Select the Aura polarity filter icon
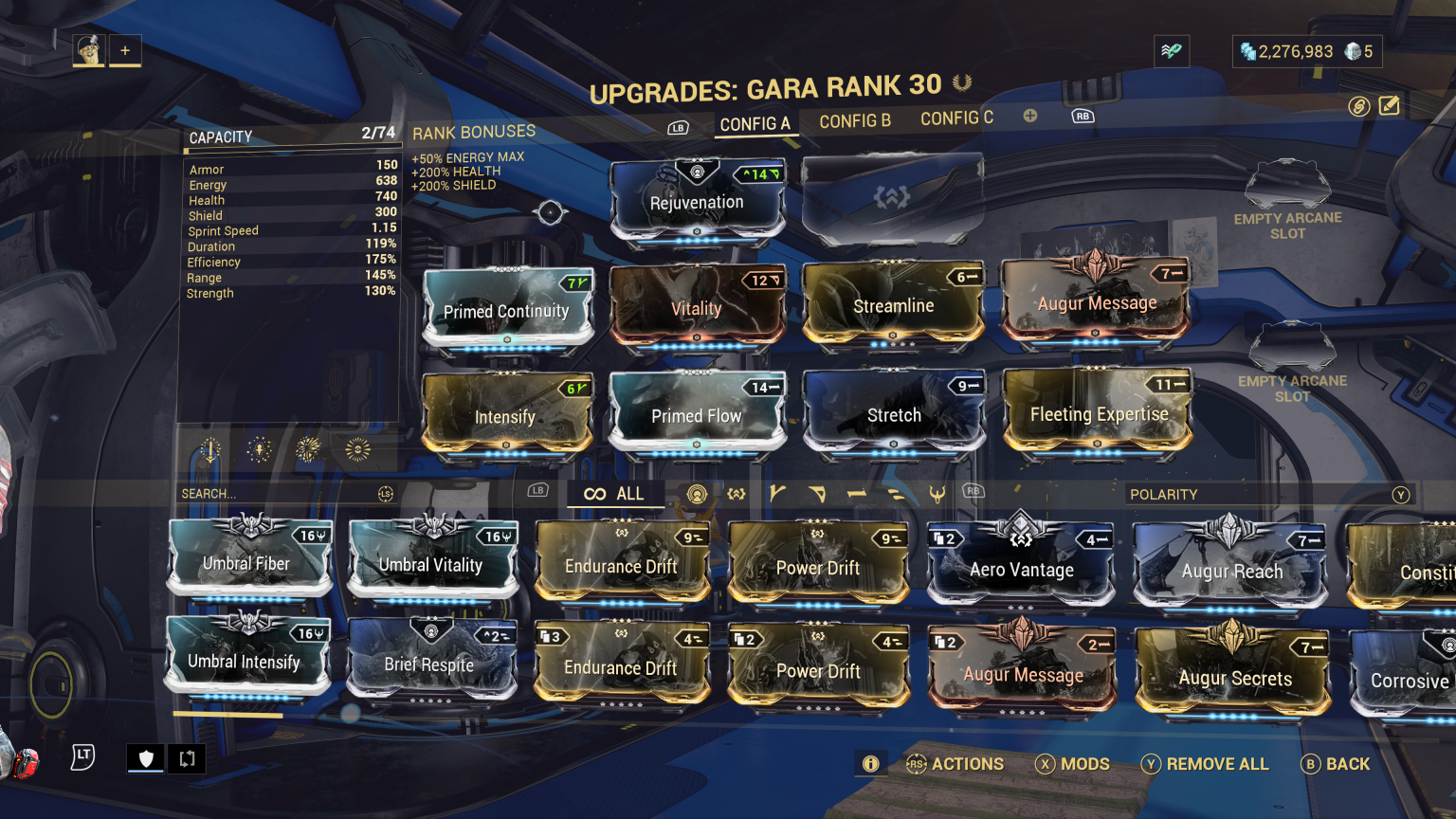This screenshot has height=819, width=1456. coord(698,494)
